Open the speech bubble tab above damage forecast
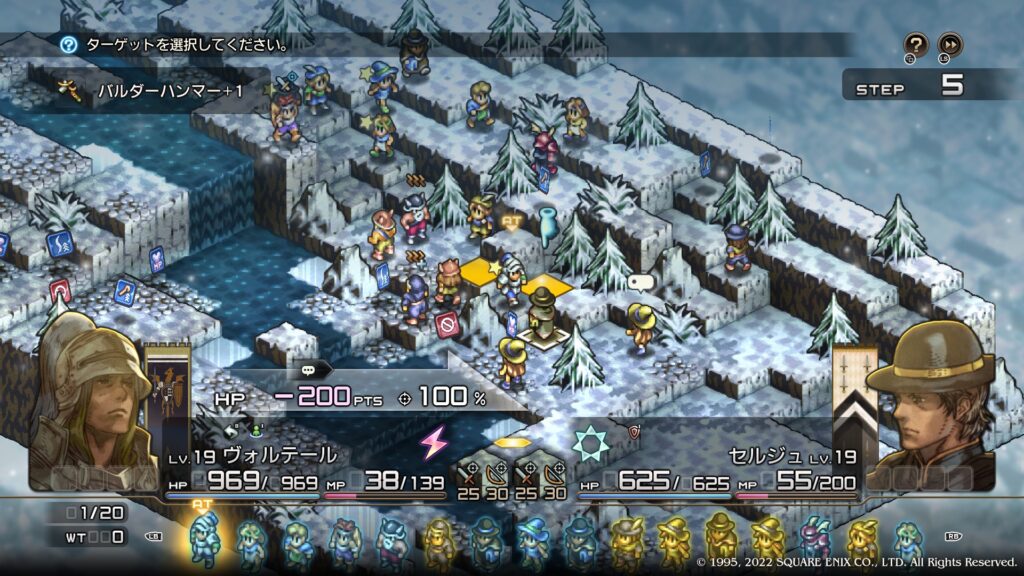The image size is (1024, 576). coord(307,369)
